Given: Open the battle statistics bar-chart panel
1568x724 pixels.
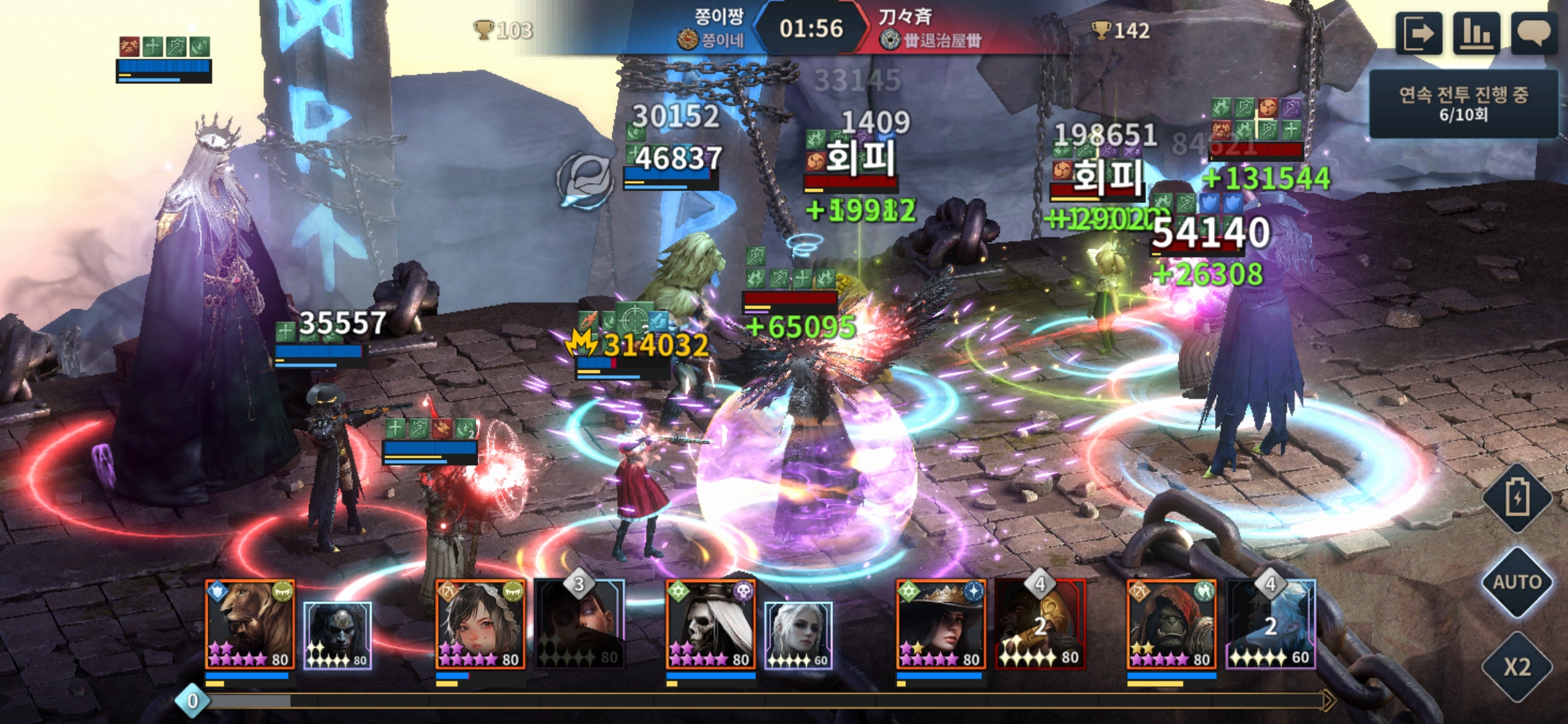Looking at the screenshot, I should point(1476,34).
